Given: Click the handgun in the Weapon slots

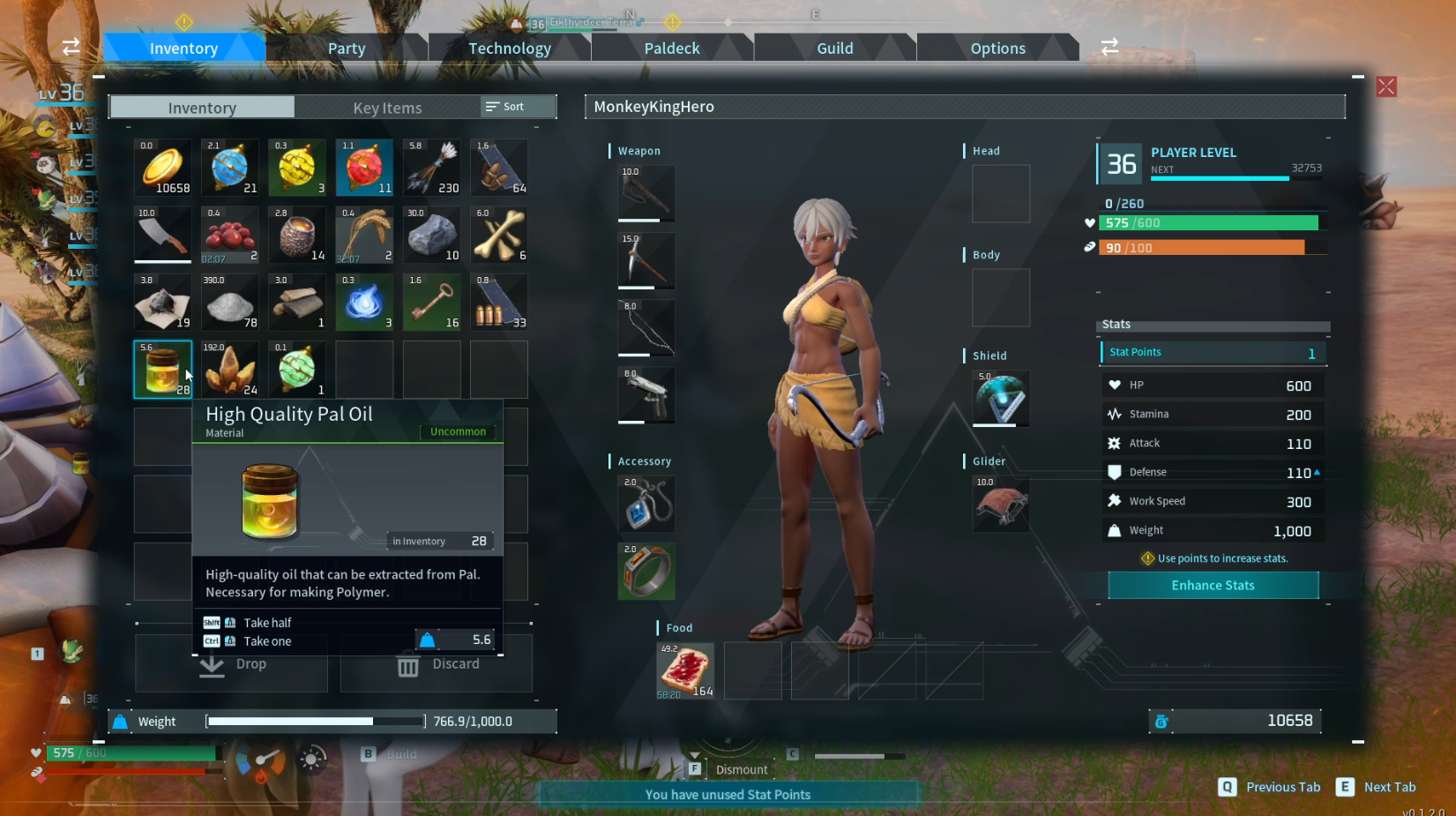Looking at the screenshot, I should pos(646,395).
